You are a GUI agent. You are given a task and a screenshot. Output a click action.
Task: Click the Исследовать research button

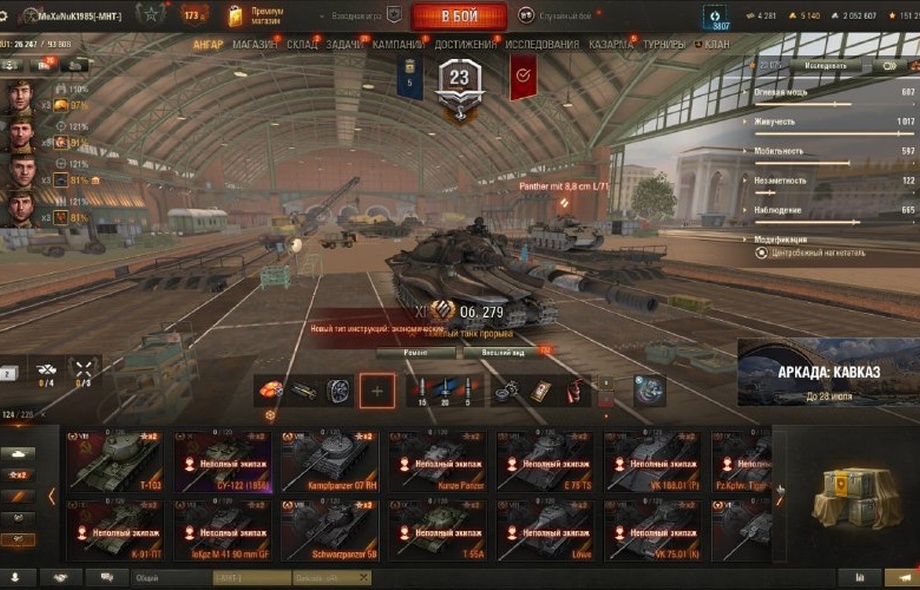click(825, 66)
